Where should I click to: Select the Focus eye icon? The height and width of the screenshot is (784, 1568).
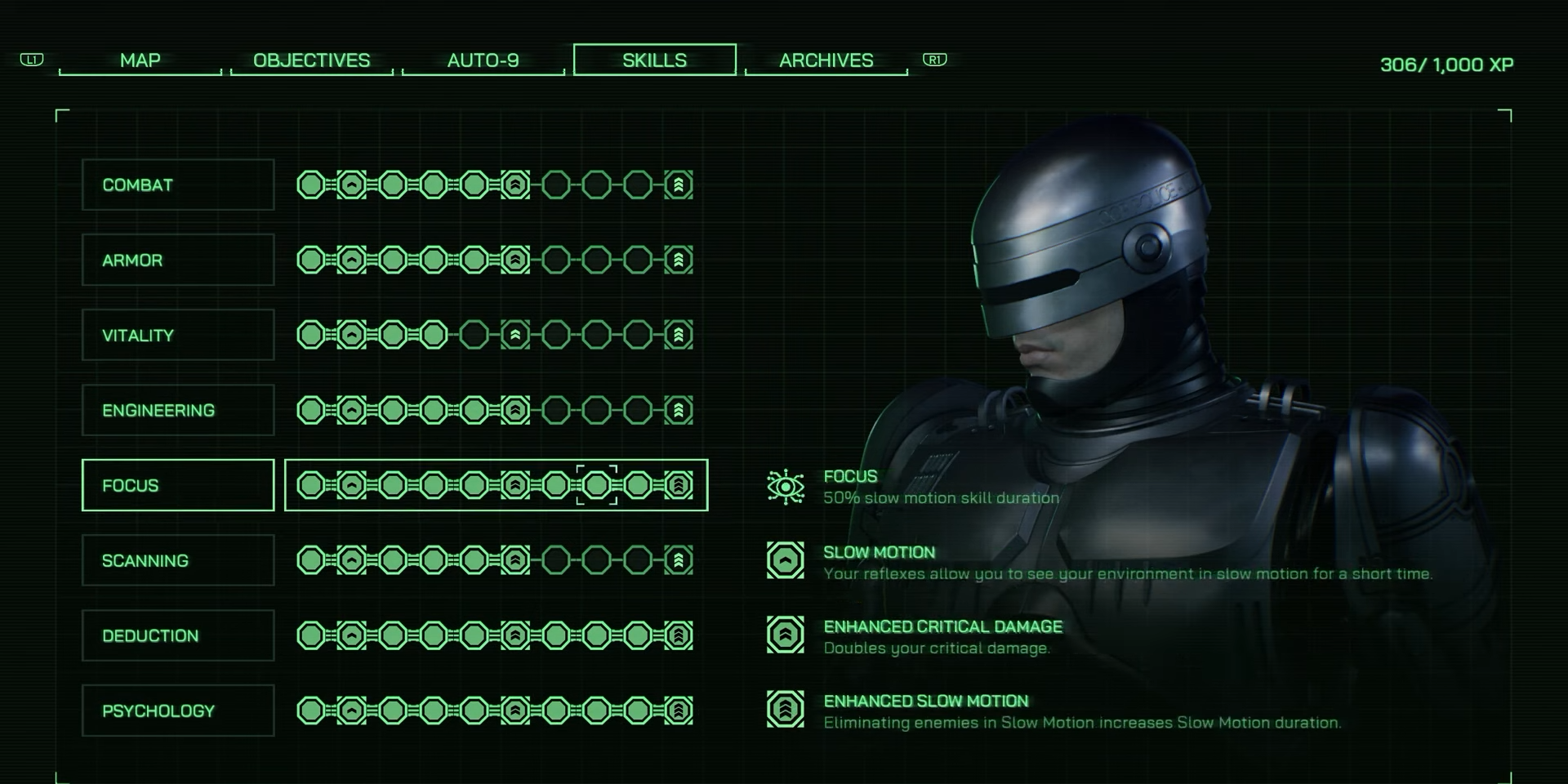click(x=786, y=485)
